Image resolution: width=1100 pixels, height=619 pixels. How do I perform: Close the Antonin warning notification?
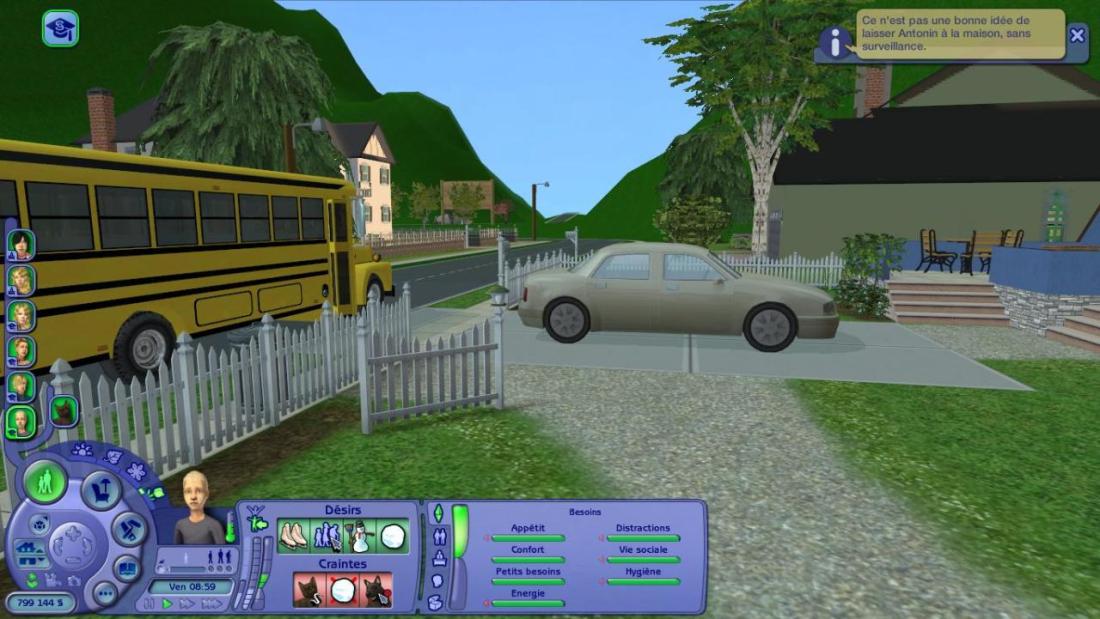coord(1076,36)
